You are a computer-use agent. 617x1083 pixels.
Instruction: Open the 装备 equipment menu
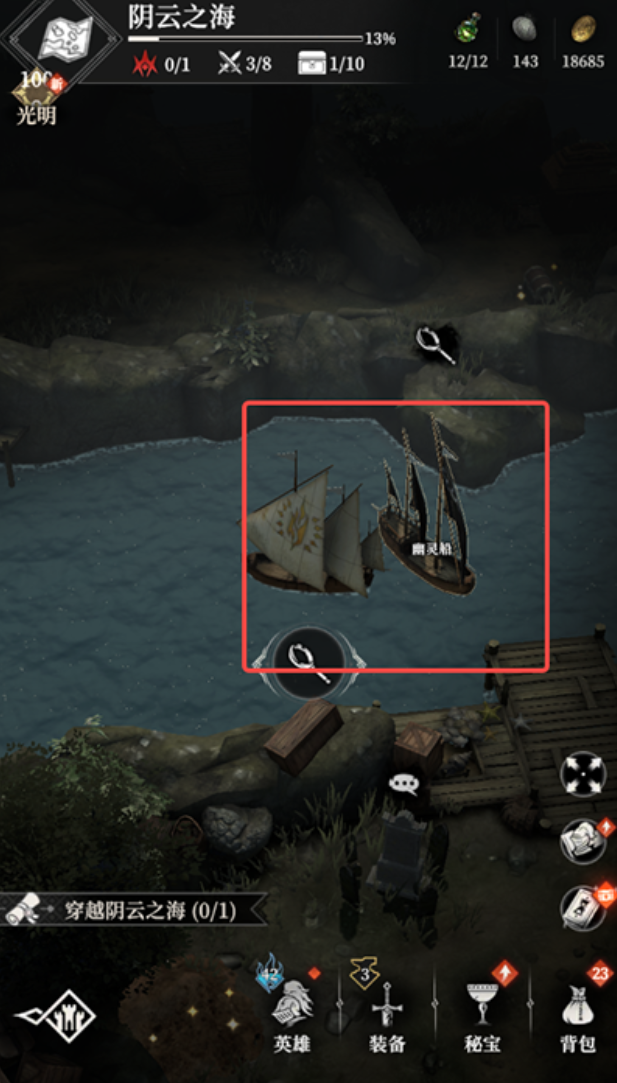tap(386, 1008)
